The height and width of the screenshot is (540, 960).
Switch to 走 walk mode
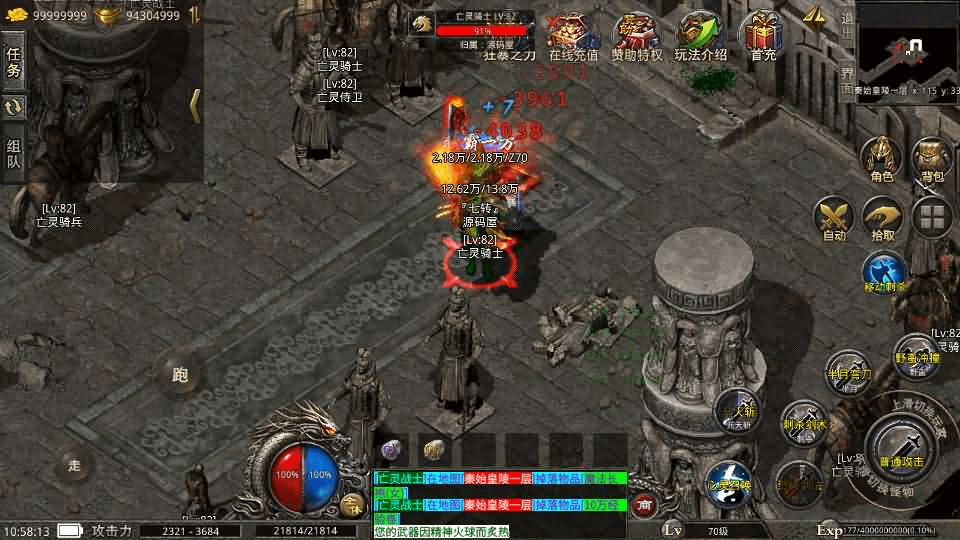[x=73, y=463]
